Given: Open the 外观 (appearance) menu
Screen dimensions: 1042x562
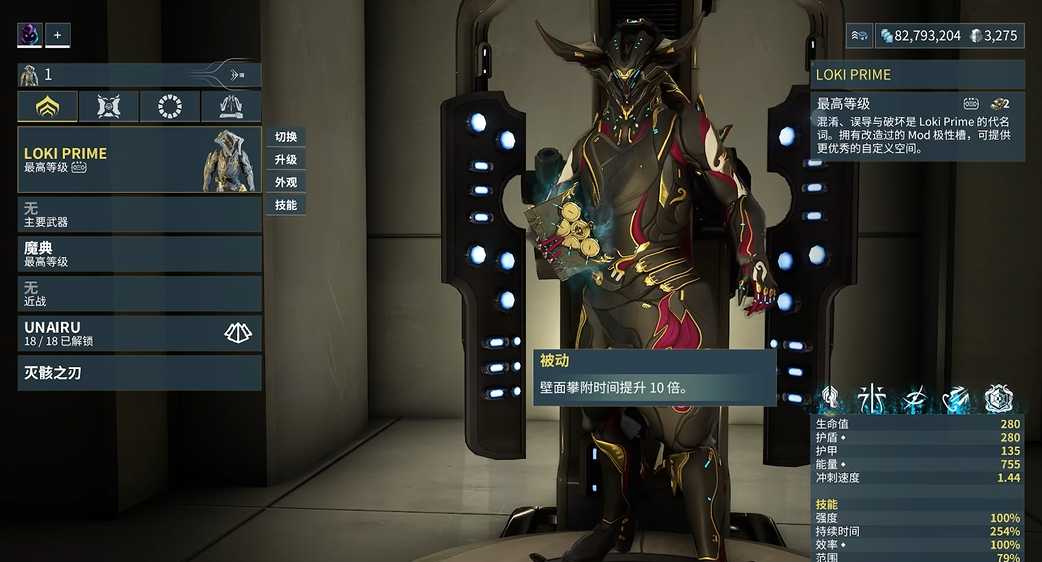Looking at the screenshot, I should (286, 182).
